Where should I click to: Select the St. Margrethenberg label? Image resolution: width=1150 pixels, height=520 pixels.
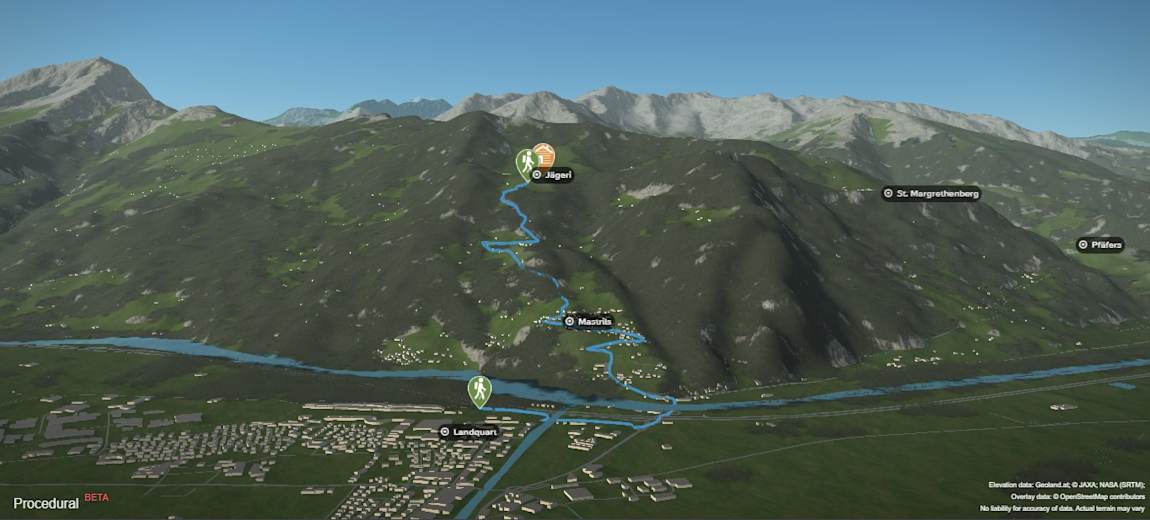[x=931, y=193]
